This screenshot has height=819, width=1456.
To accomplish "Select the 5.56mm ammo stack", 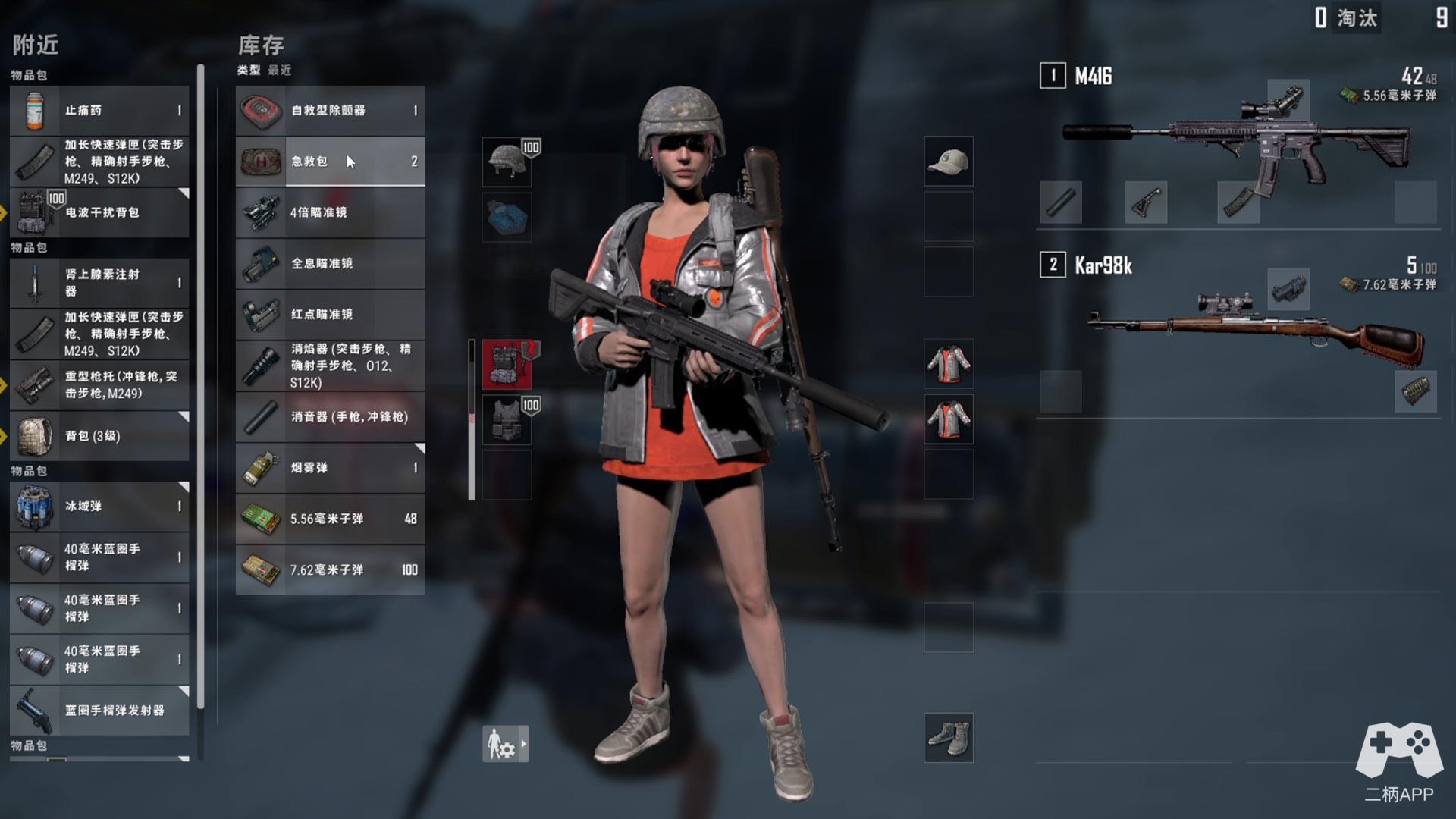I will click(330, 519).
